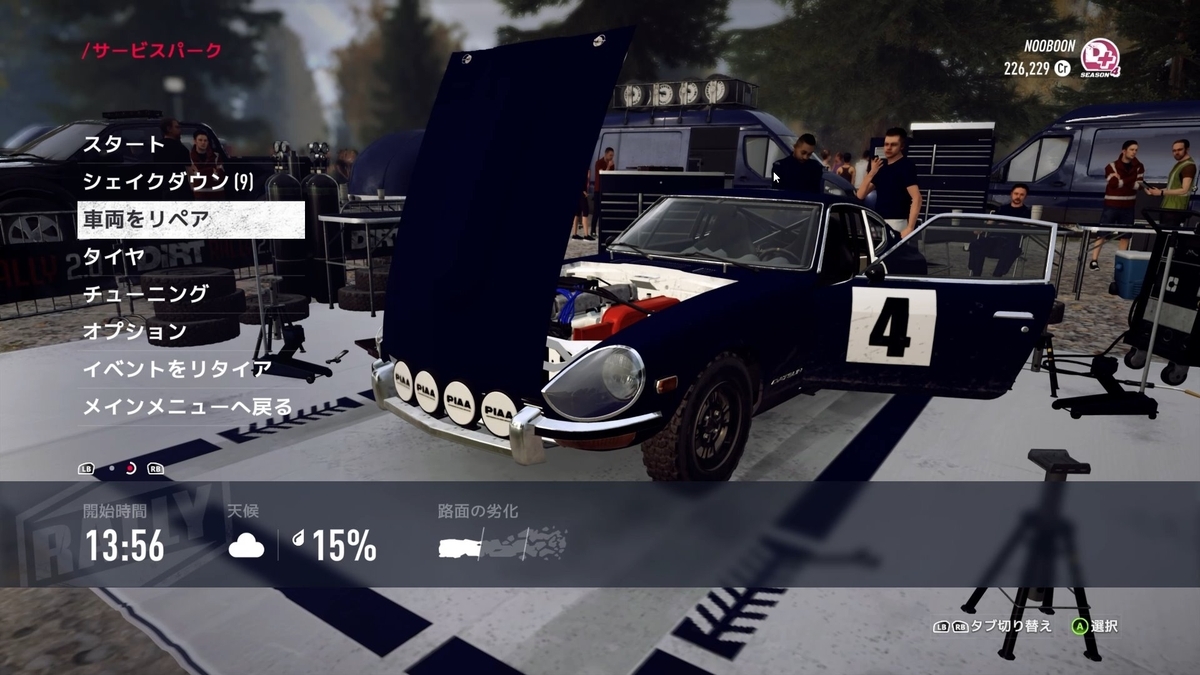This screenshot has height=675, width=1200.
Task: Select スタート to begin the stage
Action: 124,144
